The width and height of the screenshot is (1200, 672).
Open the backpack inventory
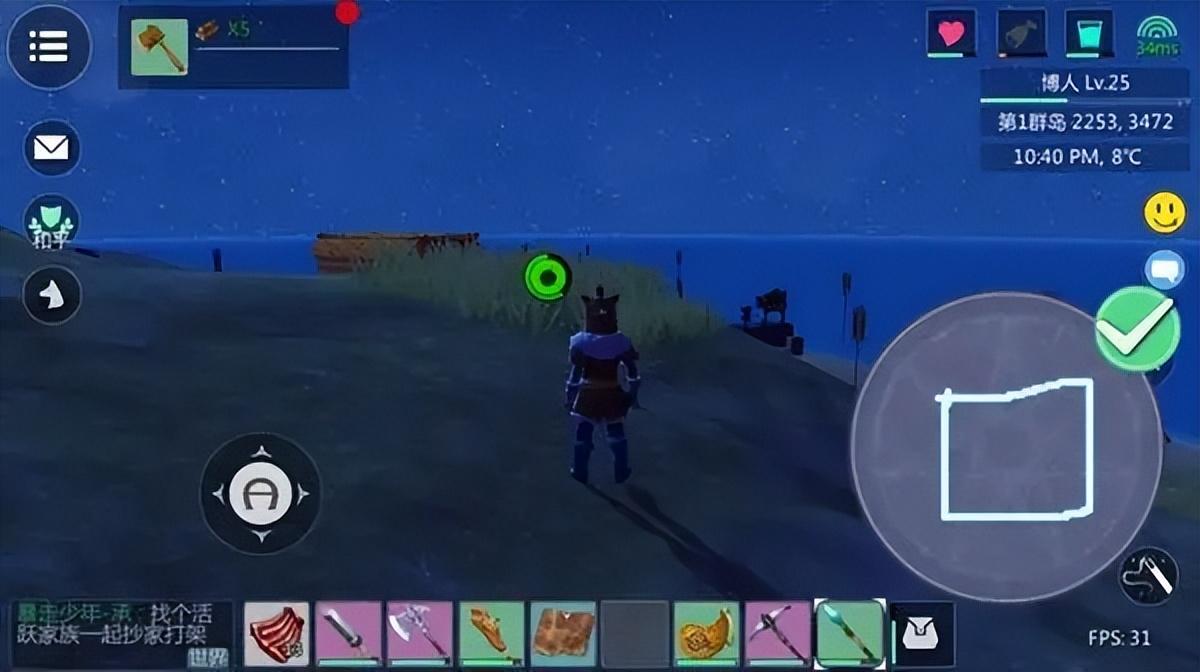[922, 634]
